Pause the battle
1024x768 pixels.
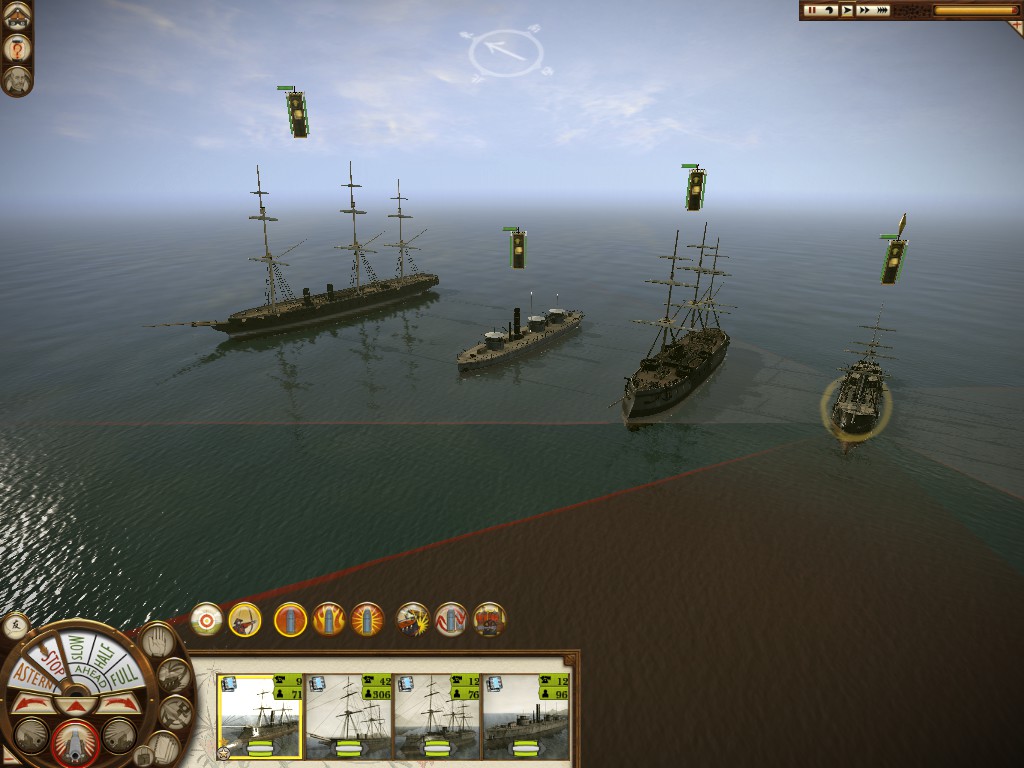(812, 10)
